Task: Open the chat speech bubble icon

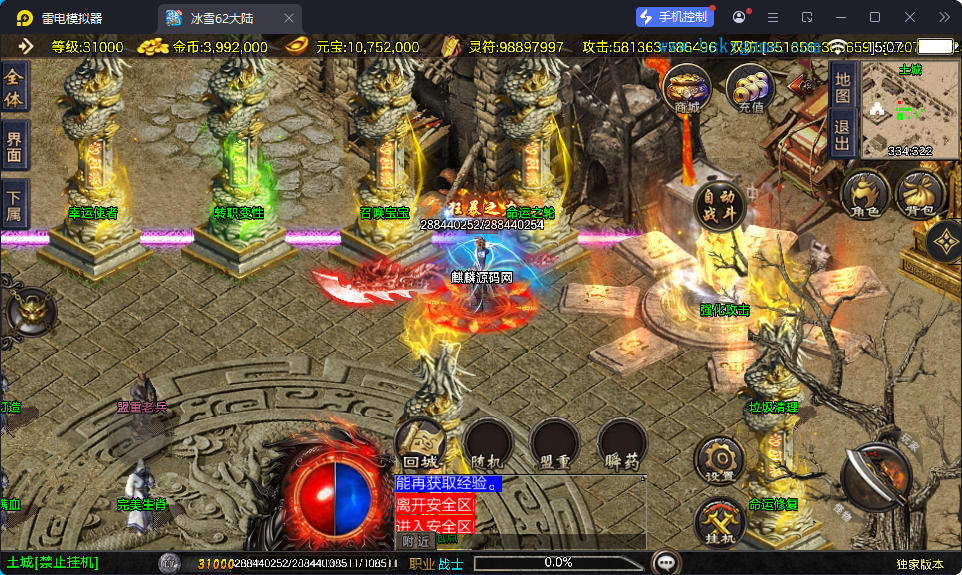Action: coord(665,562)
